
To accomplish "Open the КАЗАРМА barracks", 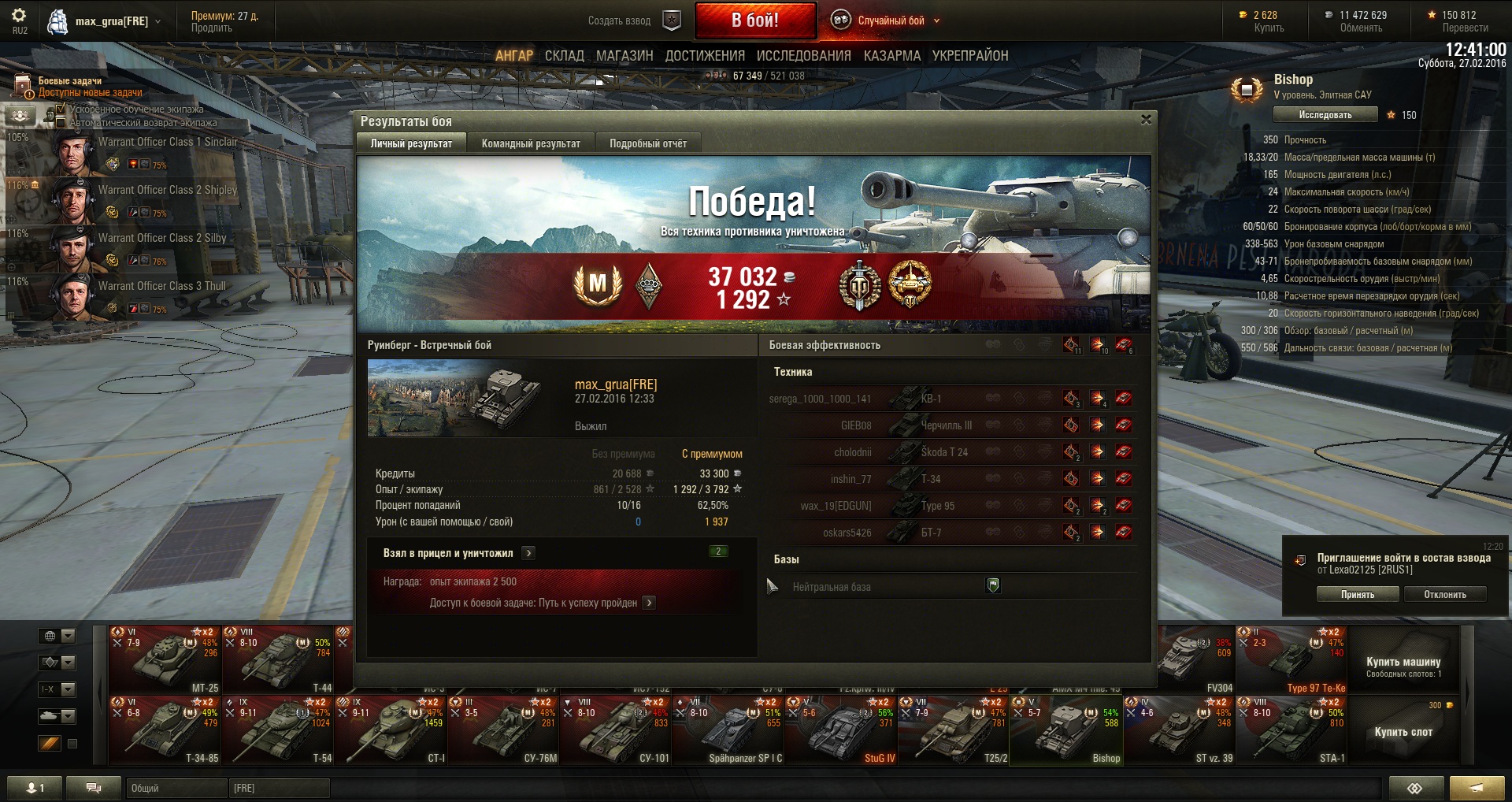I will [x=891, y=56].
